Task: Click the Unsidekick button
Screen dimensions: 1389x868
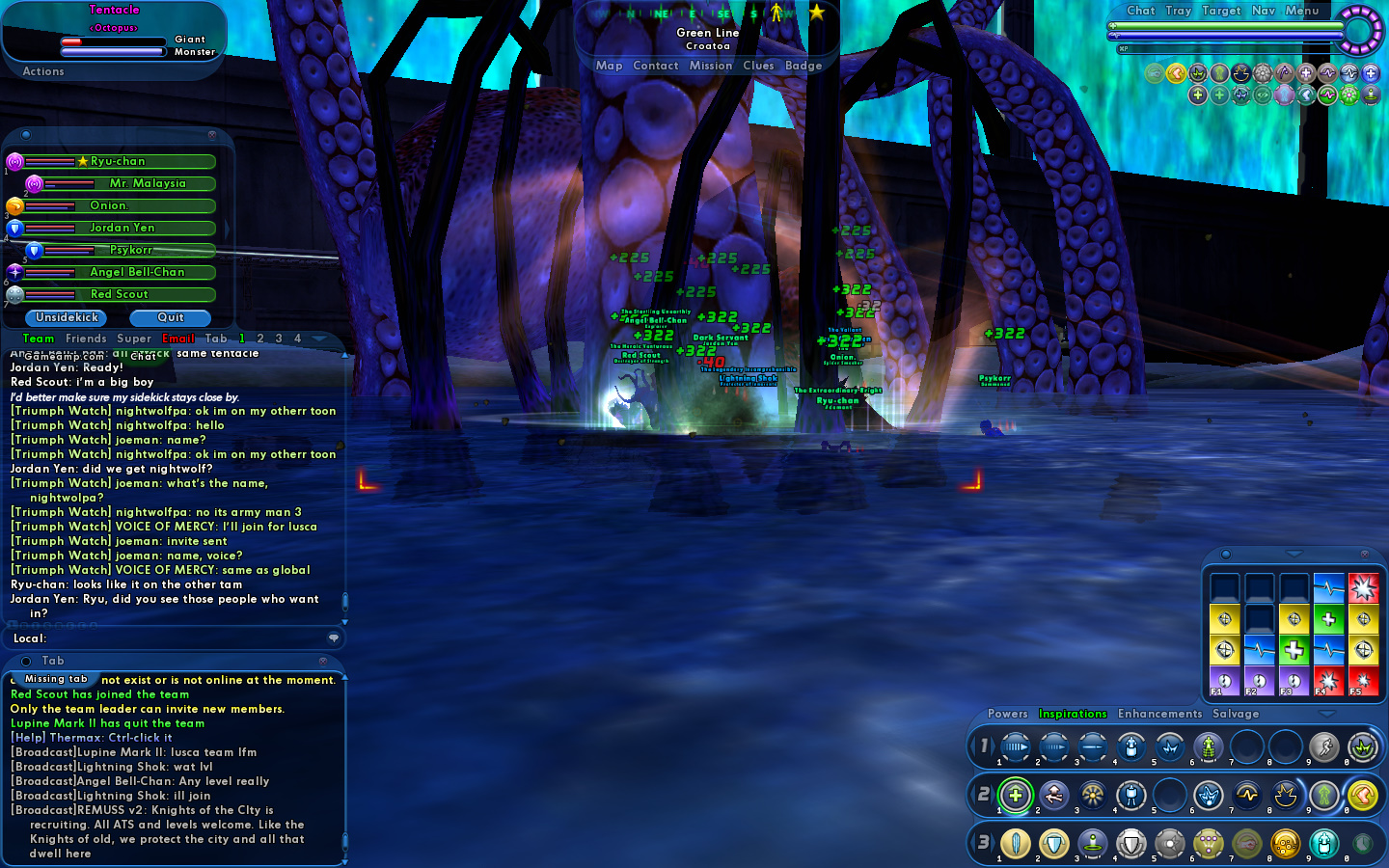Action: coord(67,317)
